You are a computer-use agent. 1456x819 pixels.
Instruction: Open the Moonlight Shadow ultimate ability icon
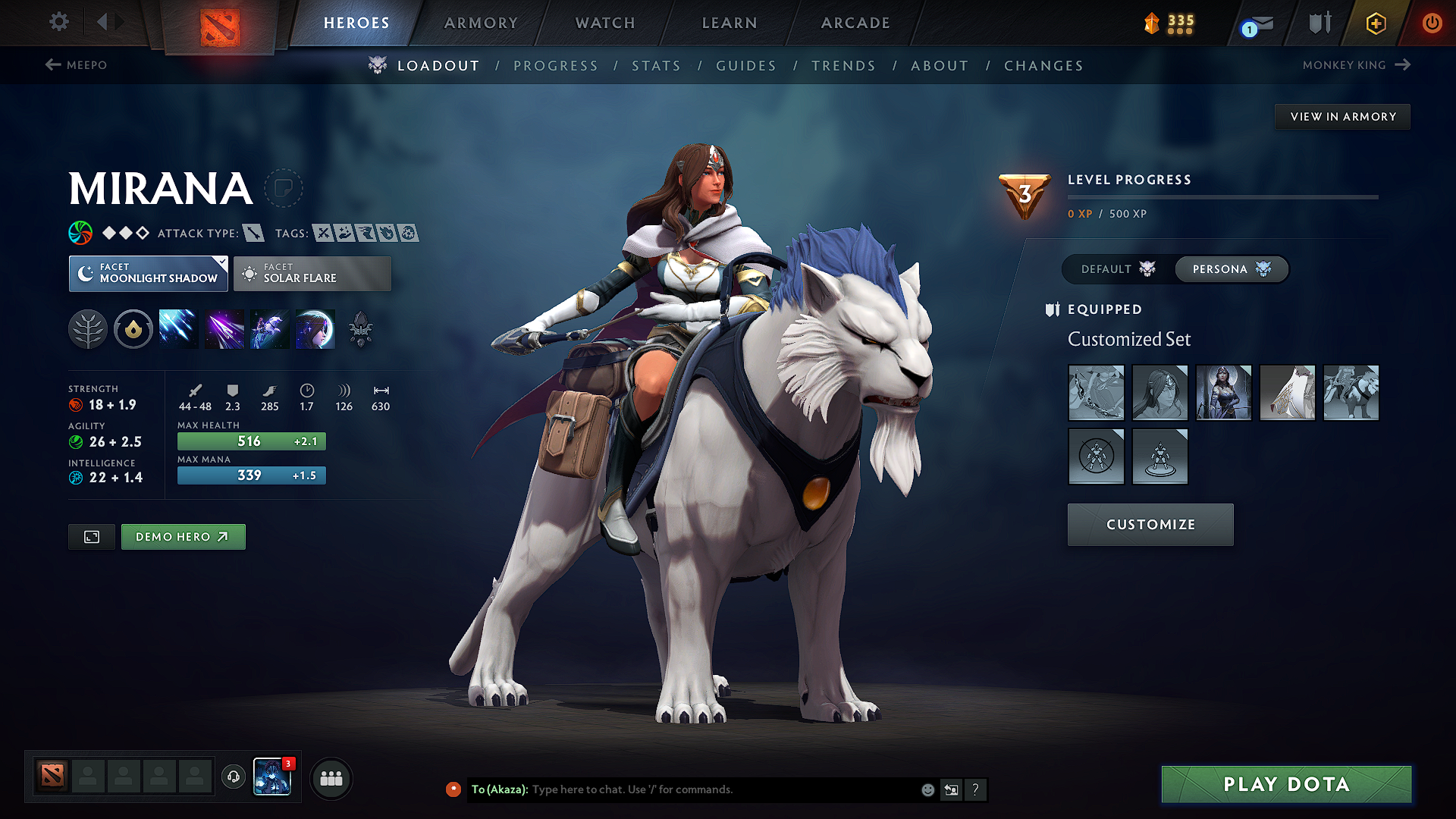pos(315,328)
